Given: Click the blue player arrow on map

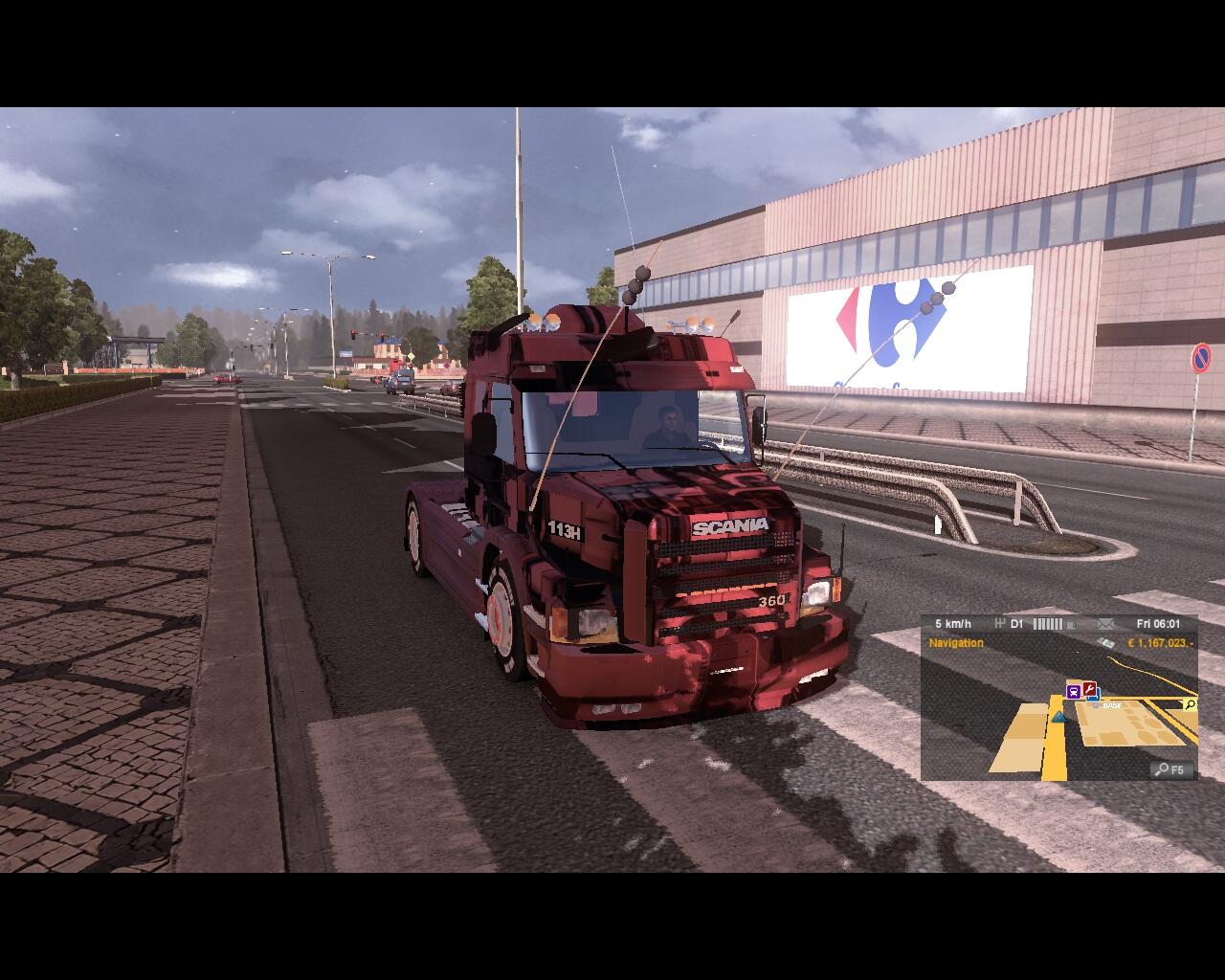Looking at the screenshot, I should 1058,715.
